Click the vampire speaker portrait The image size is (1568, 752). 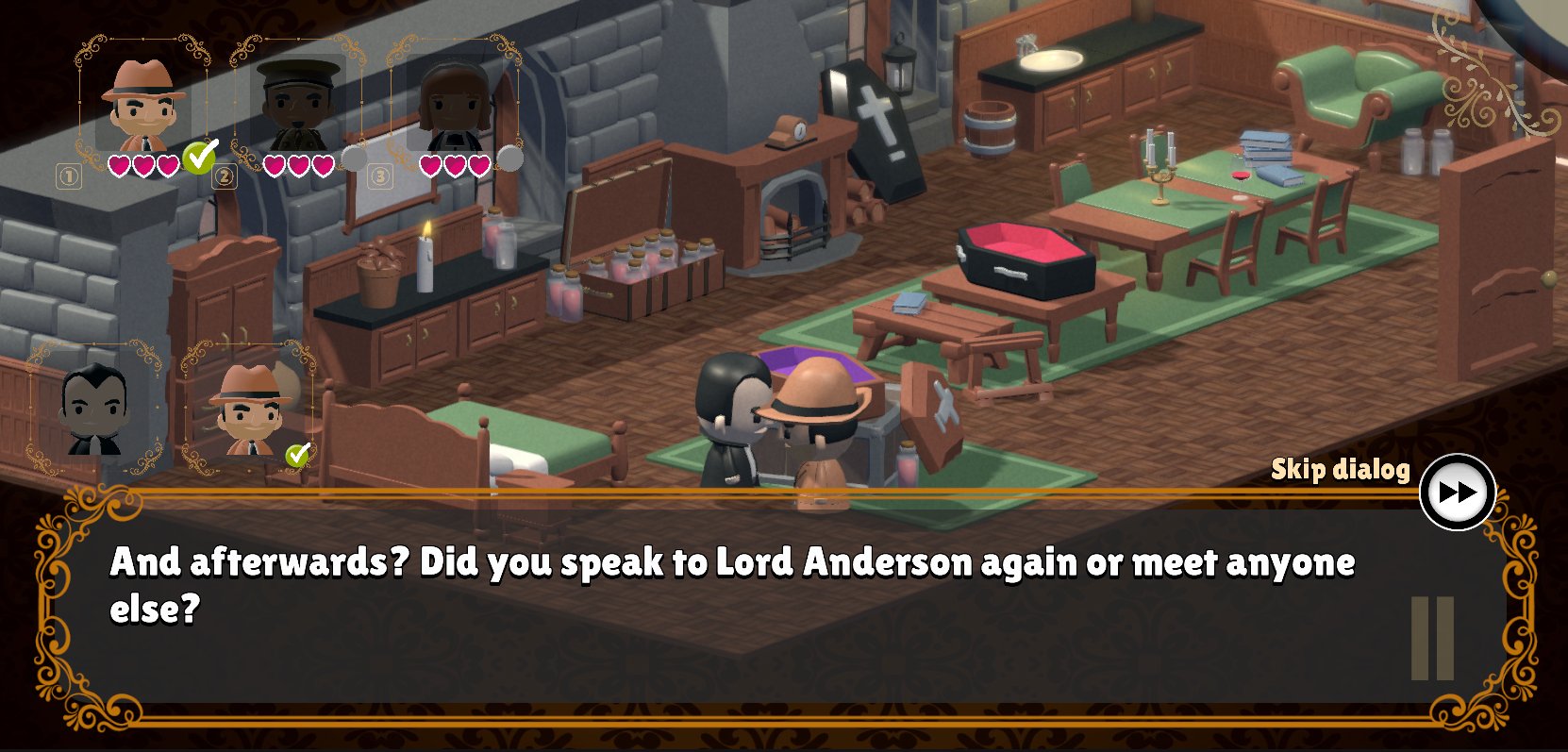94,409
